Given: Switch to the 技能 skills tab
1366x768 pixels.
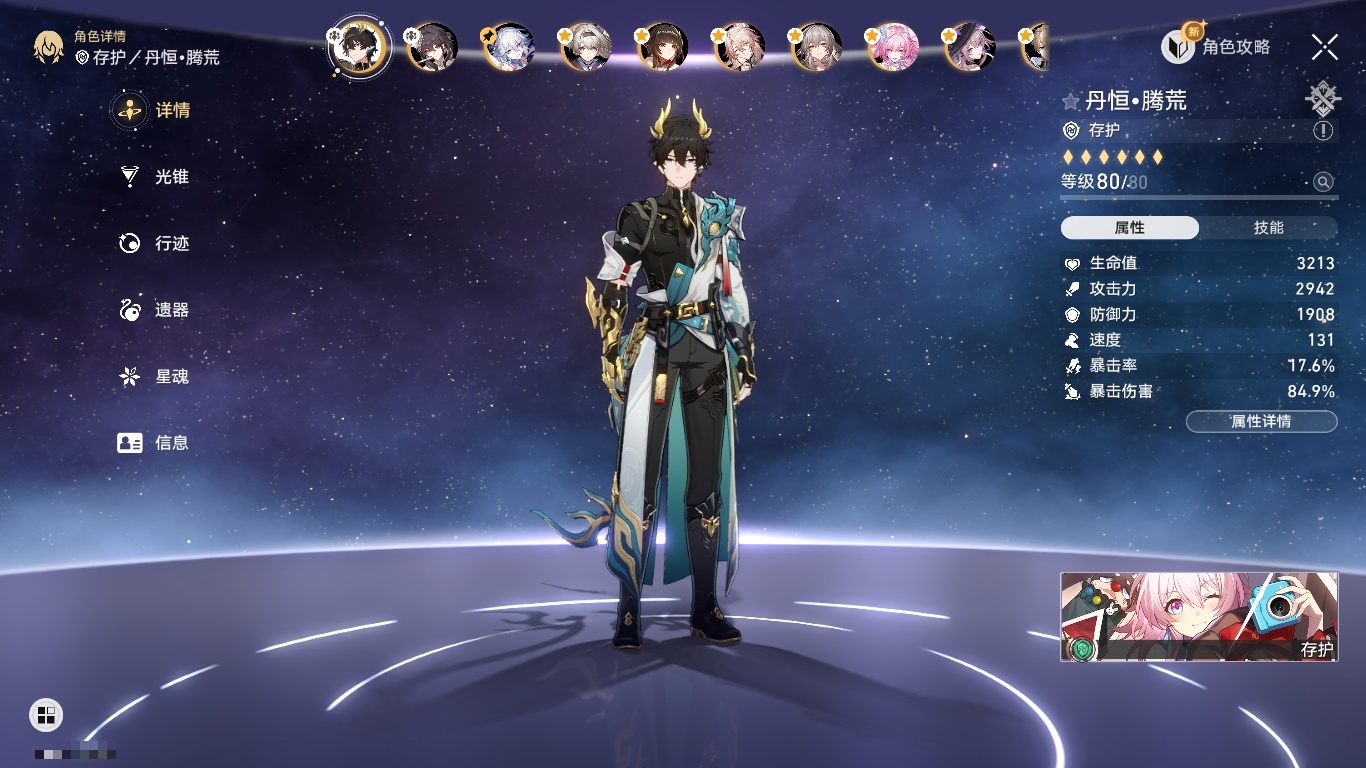Looking at the screenshot, I should [x=1268, y=228].
